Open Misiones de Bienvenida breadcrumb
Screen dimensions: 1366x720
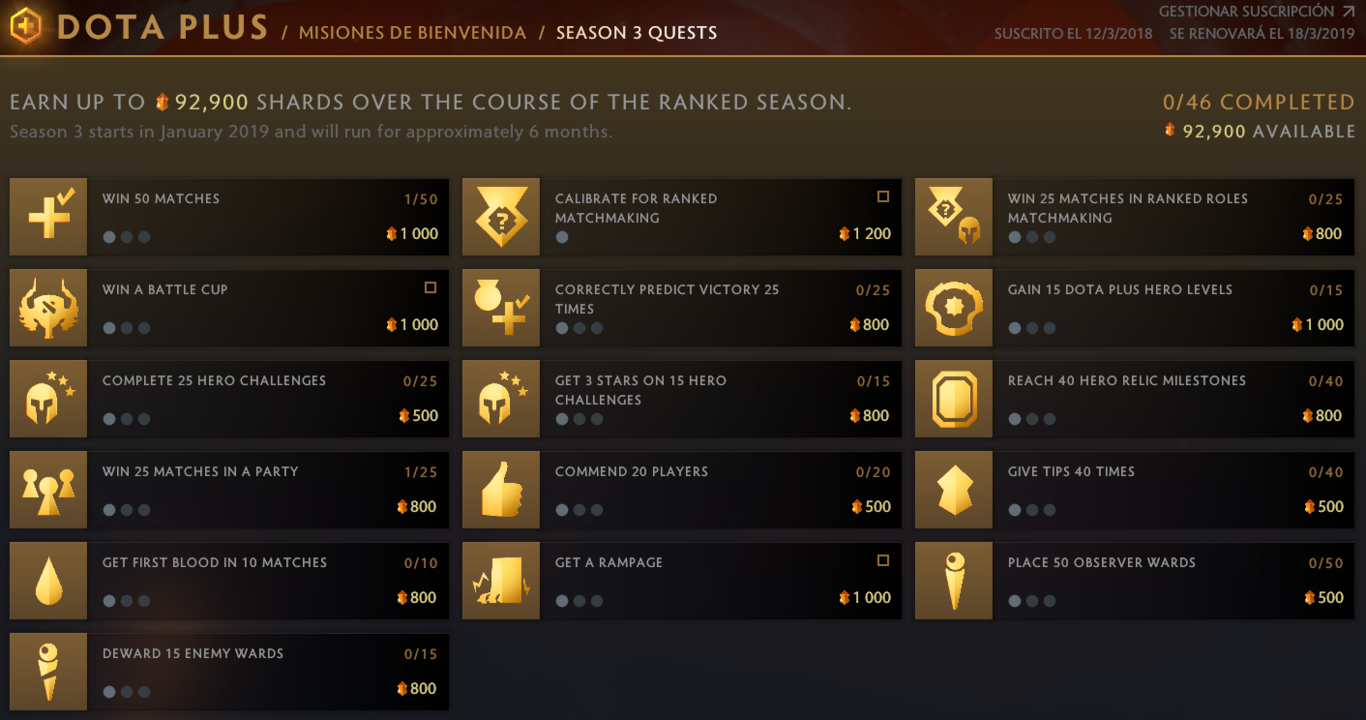click(412, 31)
